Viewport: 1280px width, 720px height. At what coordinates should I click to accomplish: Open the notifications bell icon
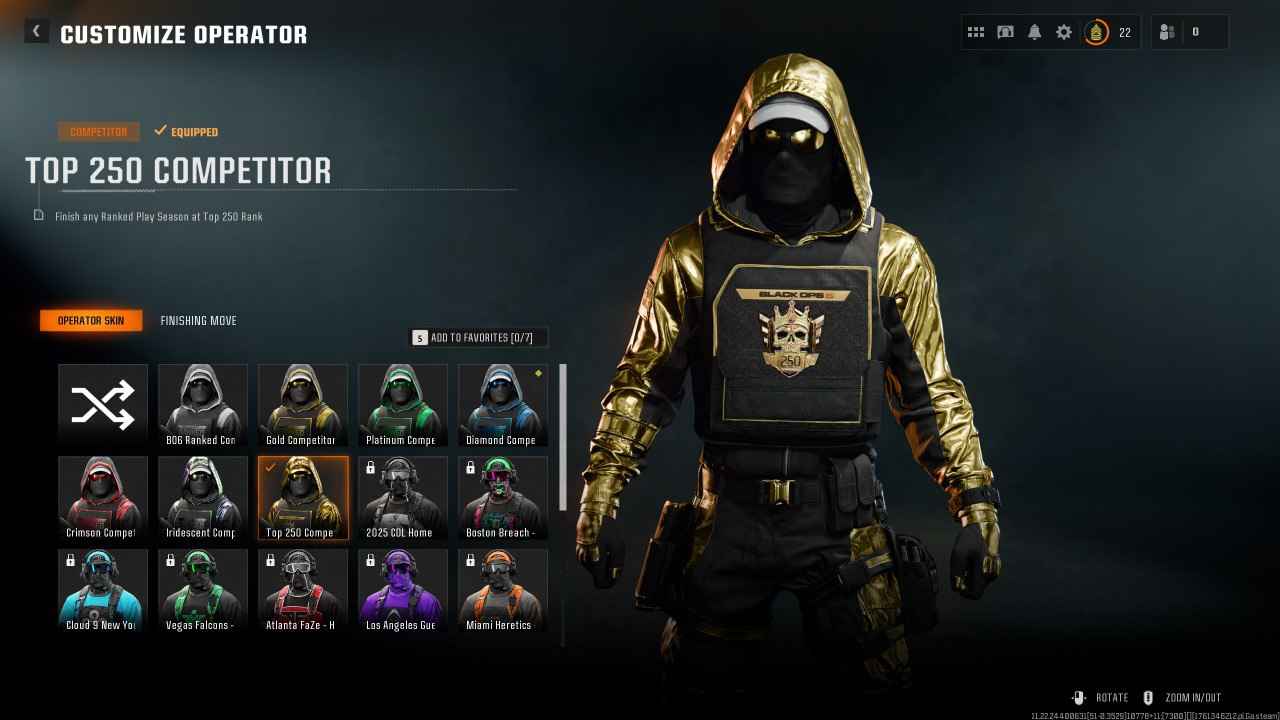(x=1034, y=31)
